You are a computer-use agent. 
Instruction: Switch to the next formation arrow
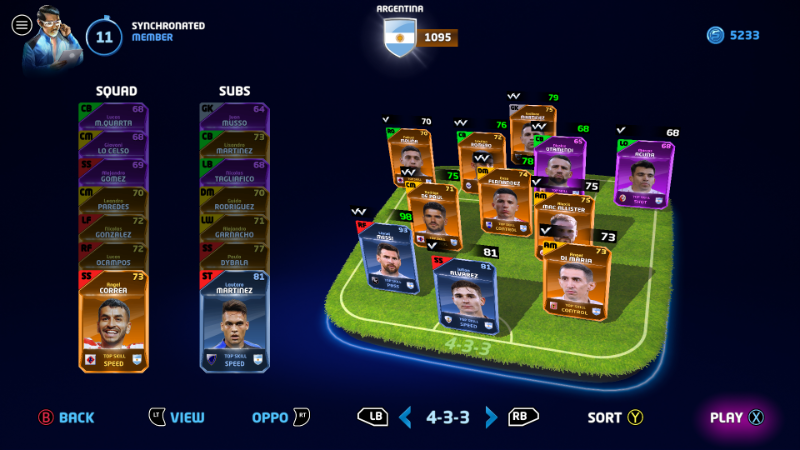[491, 417]
